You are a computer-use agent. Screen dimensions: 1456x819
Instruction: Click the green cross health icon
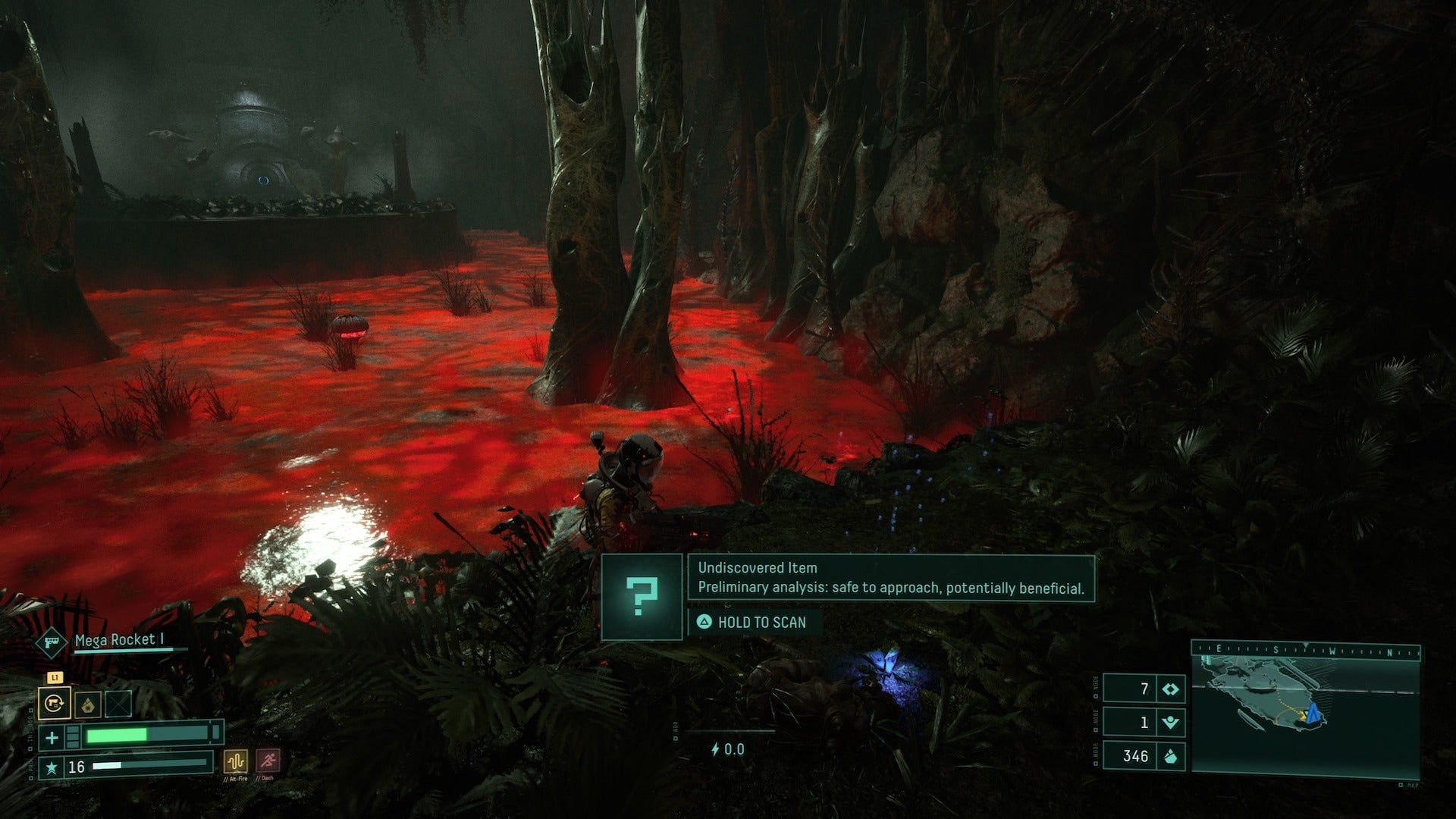pos(52,736)
